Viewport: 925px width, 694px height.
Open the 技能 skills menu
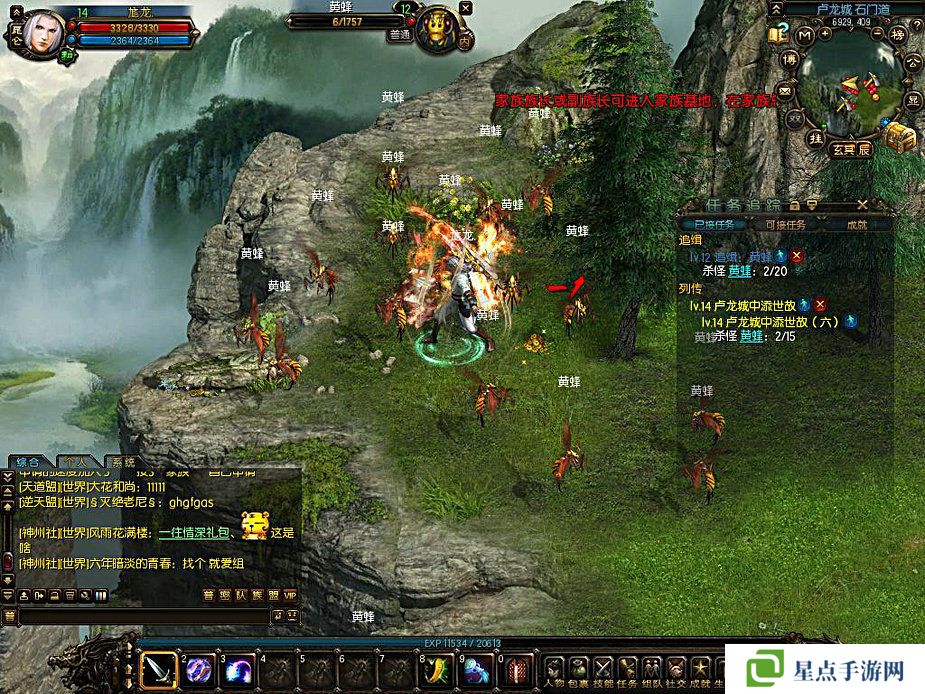[x=603, y=669]
